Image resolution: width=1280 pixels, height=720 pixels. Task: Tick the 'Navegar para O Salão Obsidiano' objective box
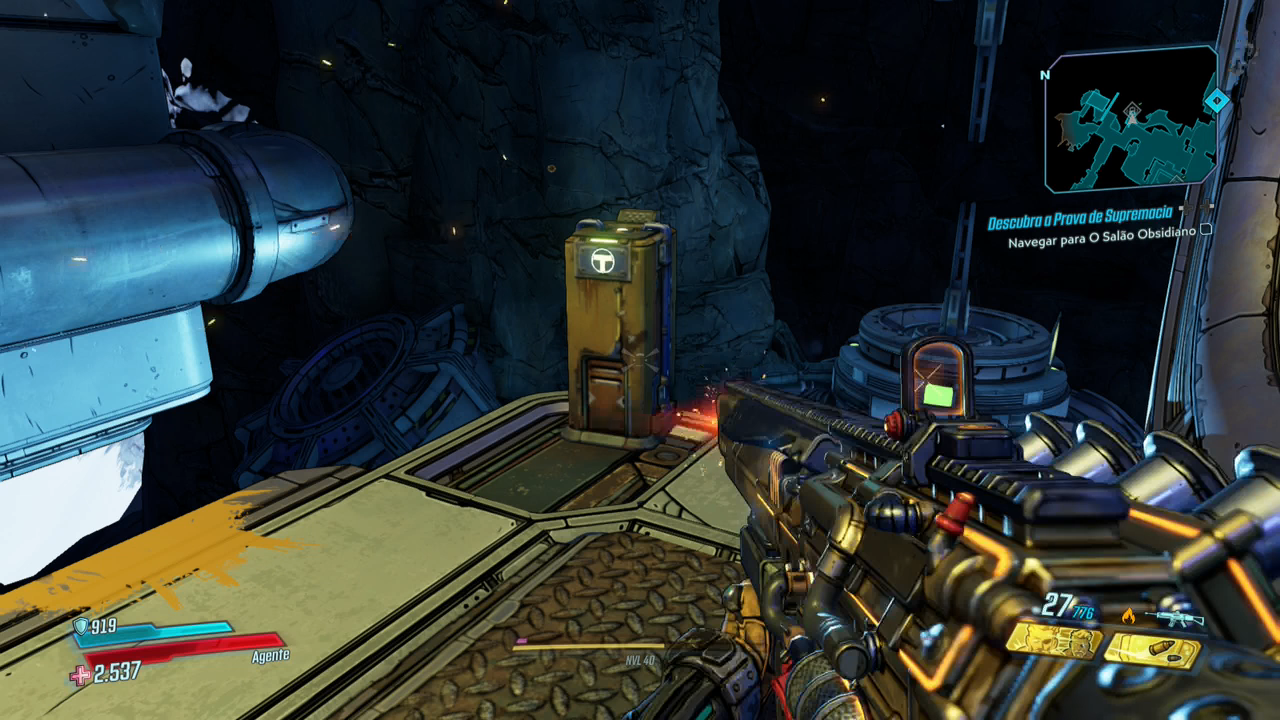point(1206,230)
